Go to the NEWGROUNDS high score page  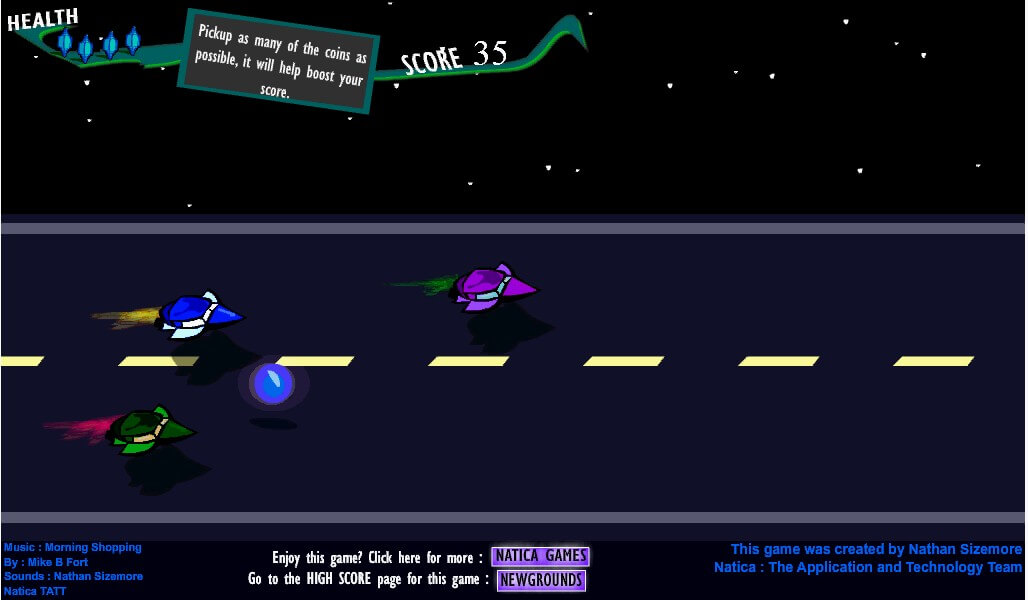pos(541,580)
